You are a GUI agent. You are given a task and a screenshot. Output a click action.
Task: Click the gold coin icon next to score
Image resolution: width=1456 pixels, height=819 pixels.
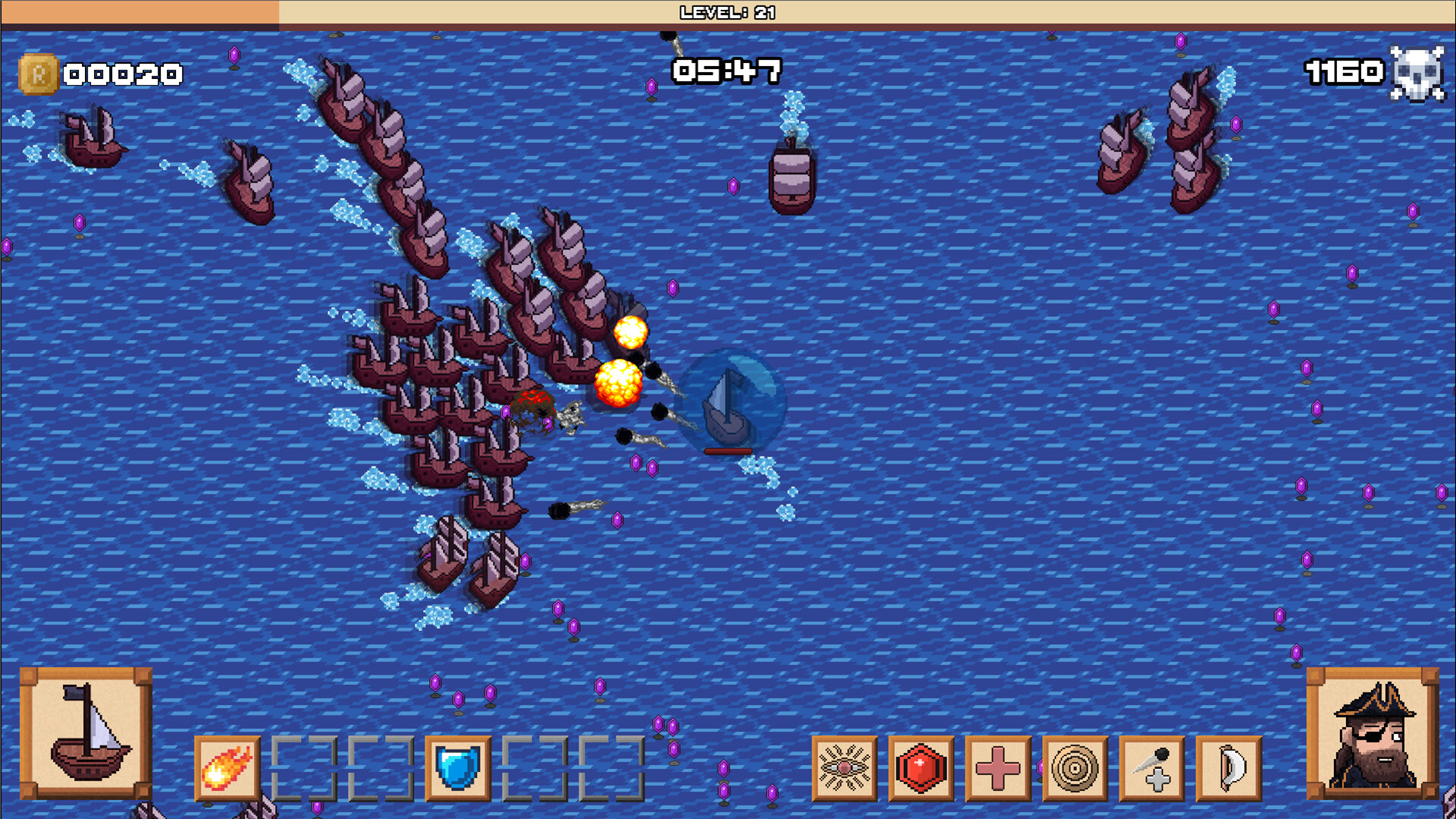[x=37, y=73]
